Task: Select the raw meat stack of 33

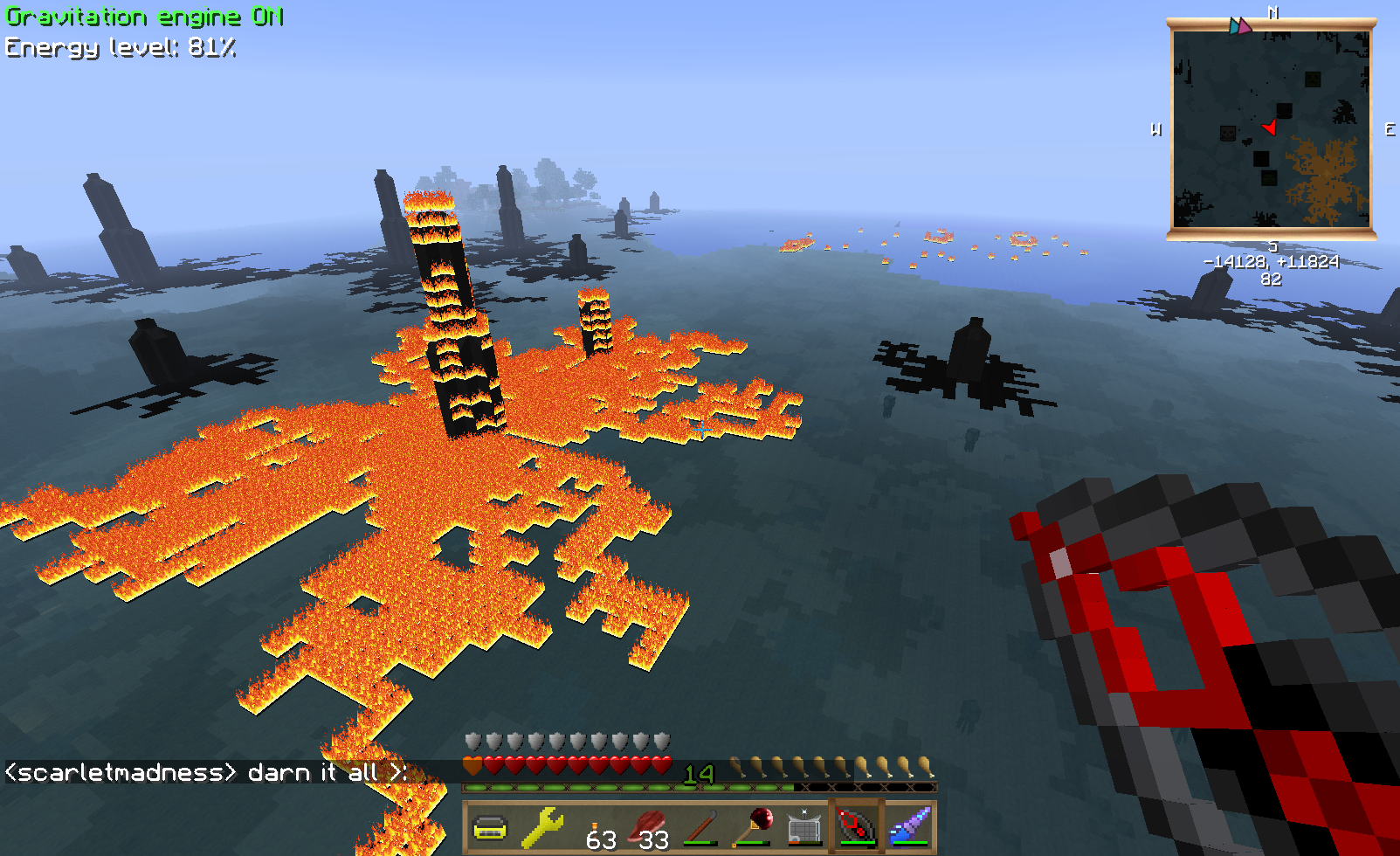Action: [x=649, y=826]
